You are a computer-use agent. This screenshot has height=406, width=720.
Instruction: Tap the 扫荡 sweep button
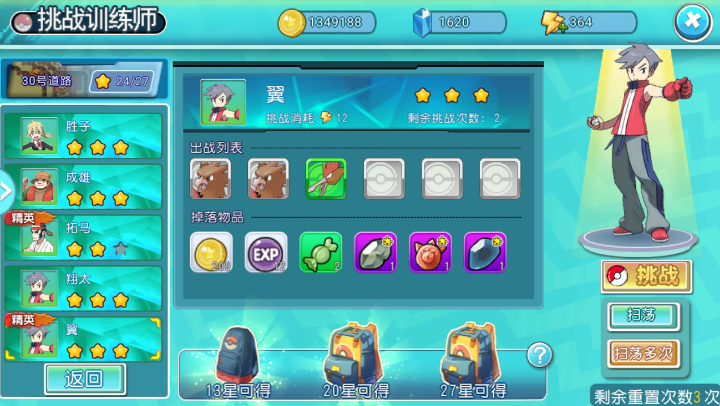(x=644, y=316)
